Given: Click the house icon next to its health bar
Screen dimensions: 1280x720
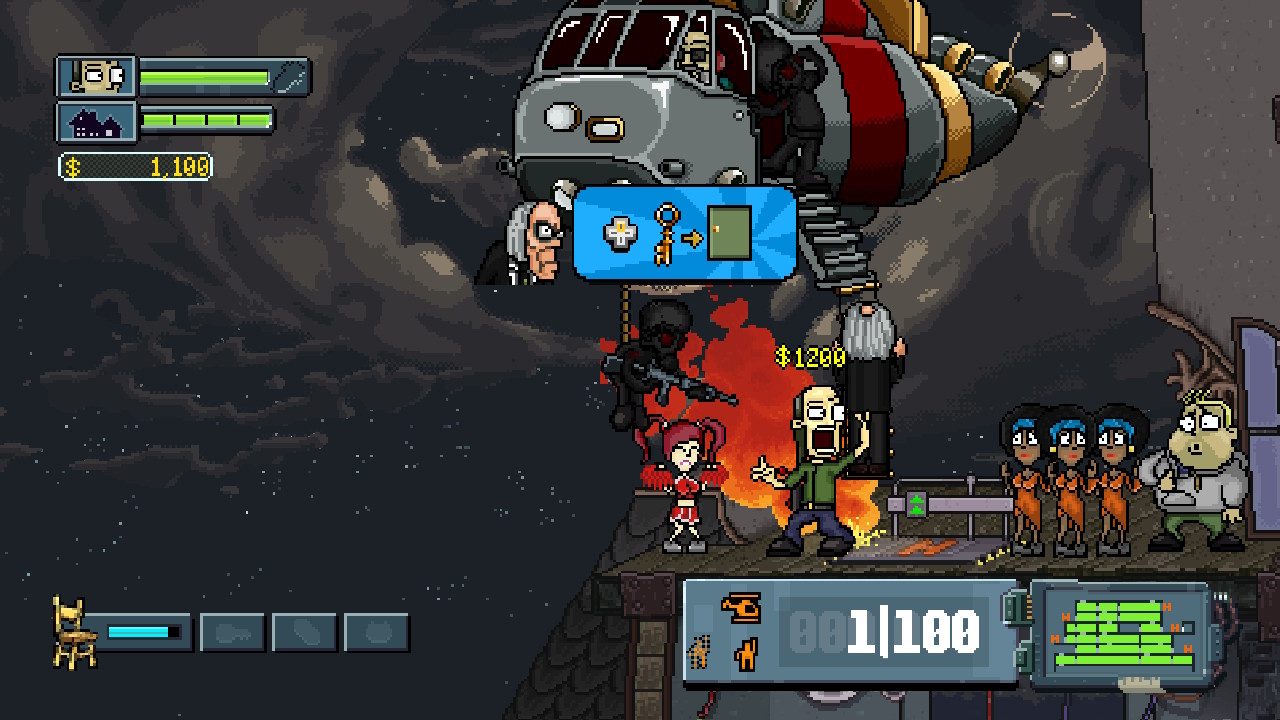Looking at the screenshot, I should coord(96,122).
